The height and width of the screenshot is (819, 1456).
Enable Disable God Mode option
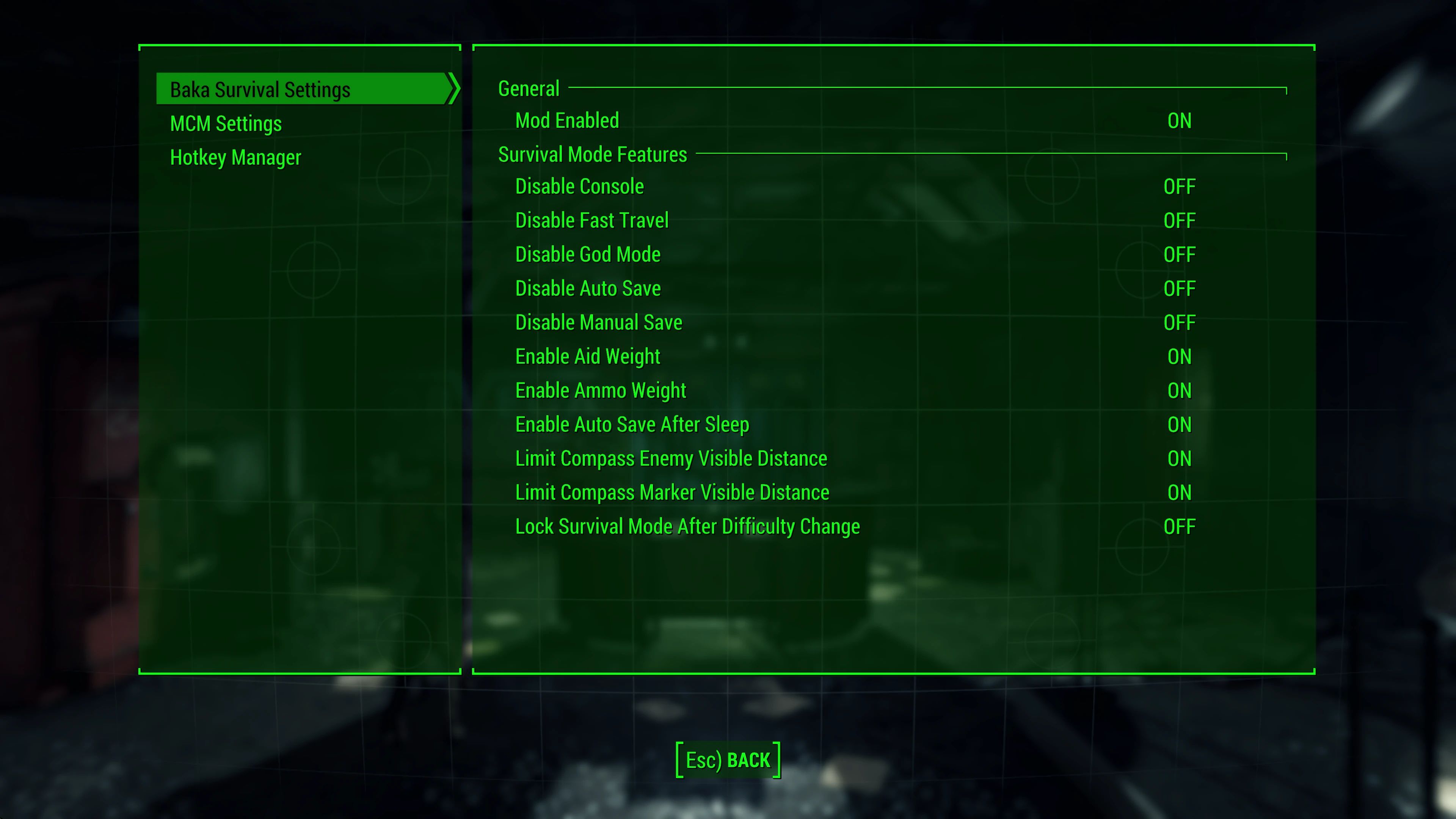coord(1179,254)
